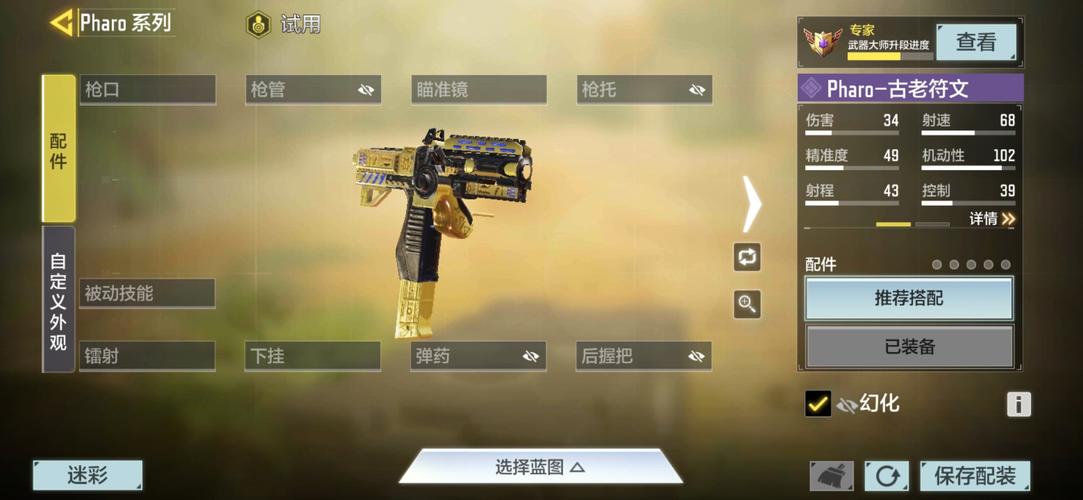Viewport: 1083px width, 500px height.
Task: Activate the 试用 trial option
Action: pos(285,24)
